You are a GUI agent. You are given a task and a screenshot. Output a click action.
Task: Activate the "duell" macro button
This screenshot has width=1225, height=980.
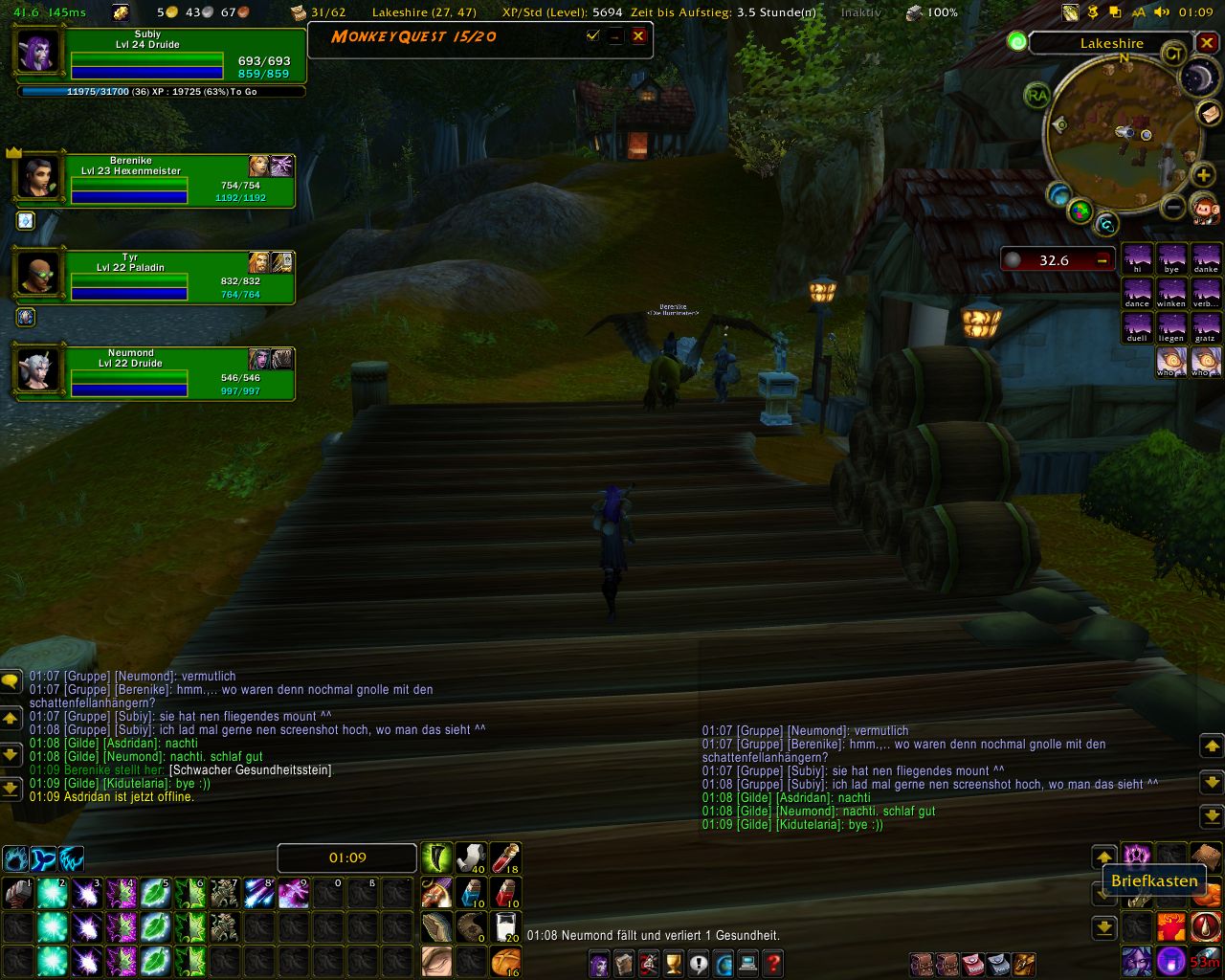click(x=1137, y=327)
